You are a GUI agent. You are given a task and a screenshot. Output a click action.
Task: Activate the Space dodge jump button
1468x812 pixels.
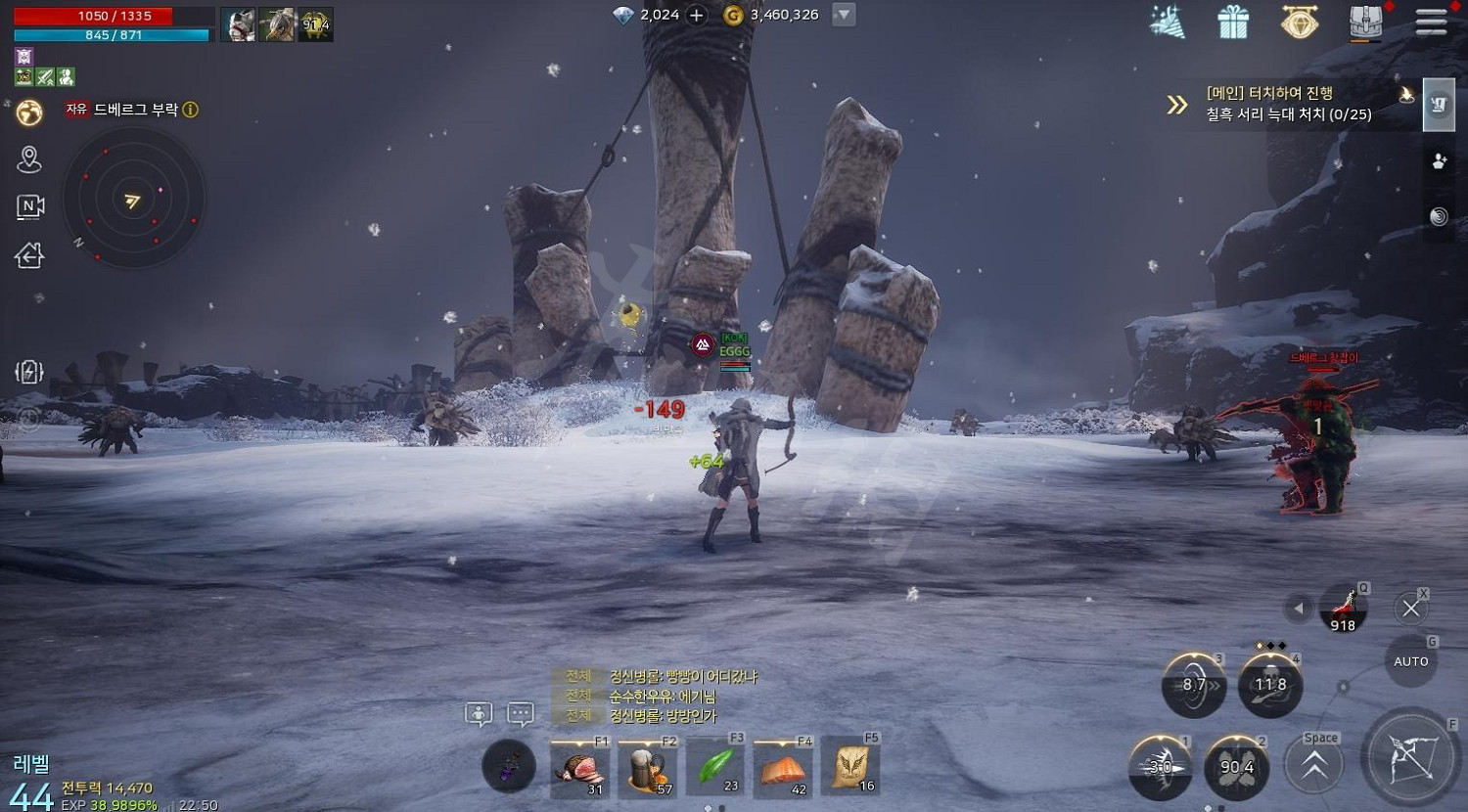(1313, 767)
